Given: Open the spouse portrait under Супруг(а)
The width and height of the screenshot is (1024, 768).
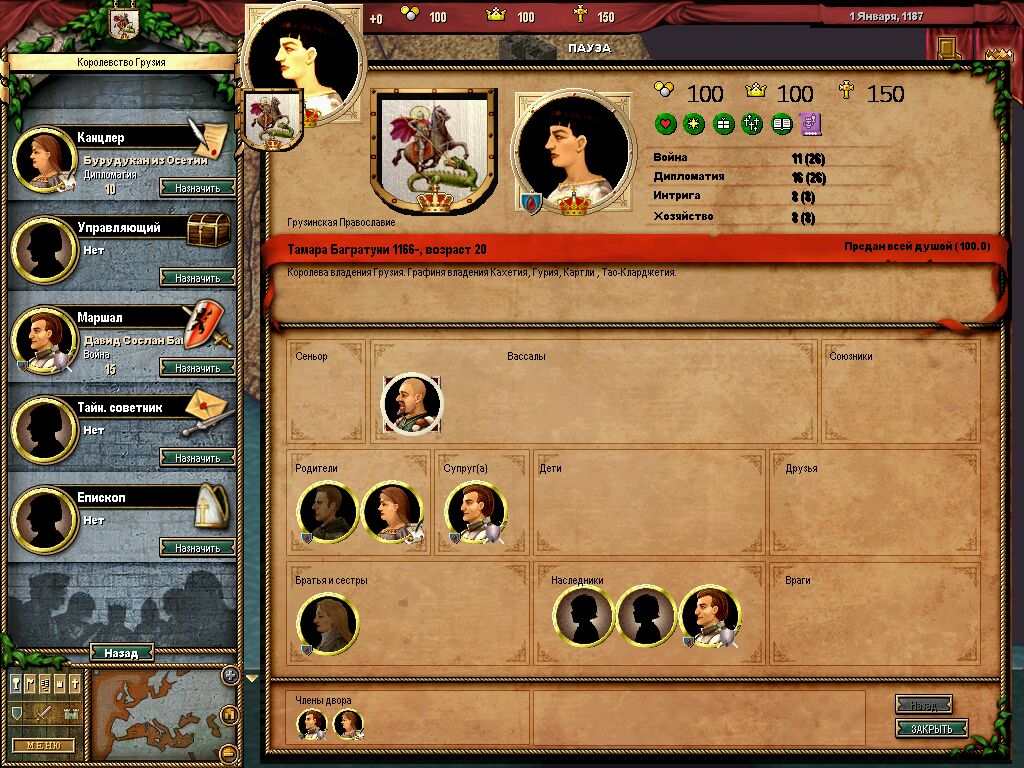Looking at the screenshot, I should (475, 512).
